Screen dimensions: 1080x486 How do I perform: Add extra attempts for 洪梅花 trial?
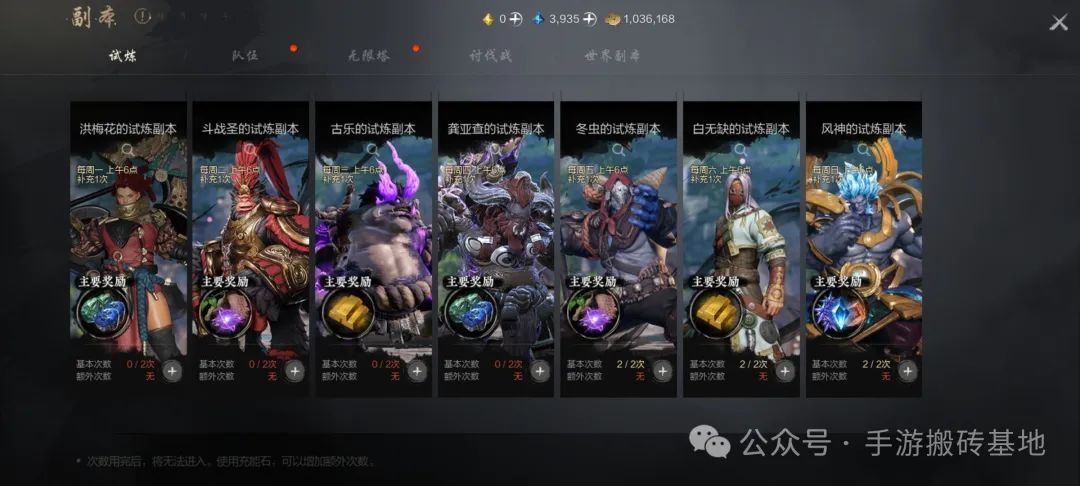(172, 371)
